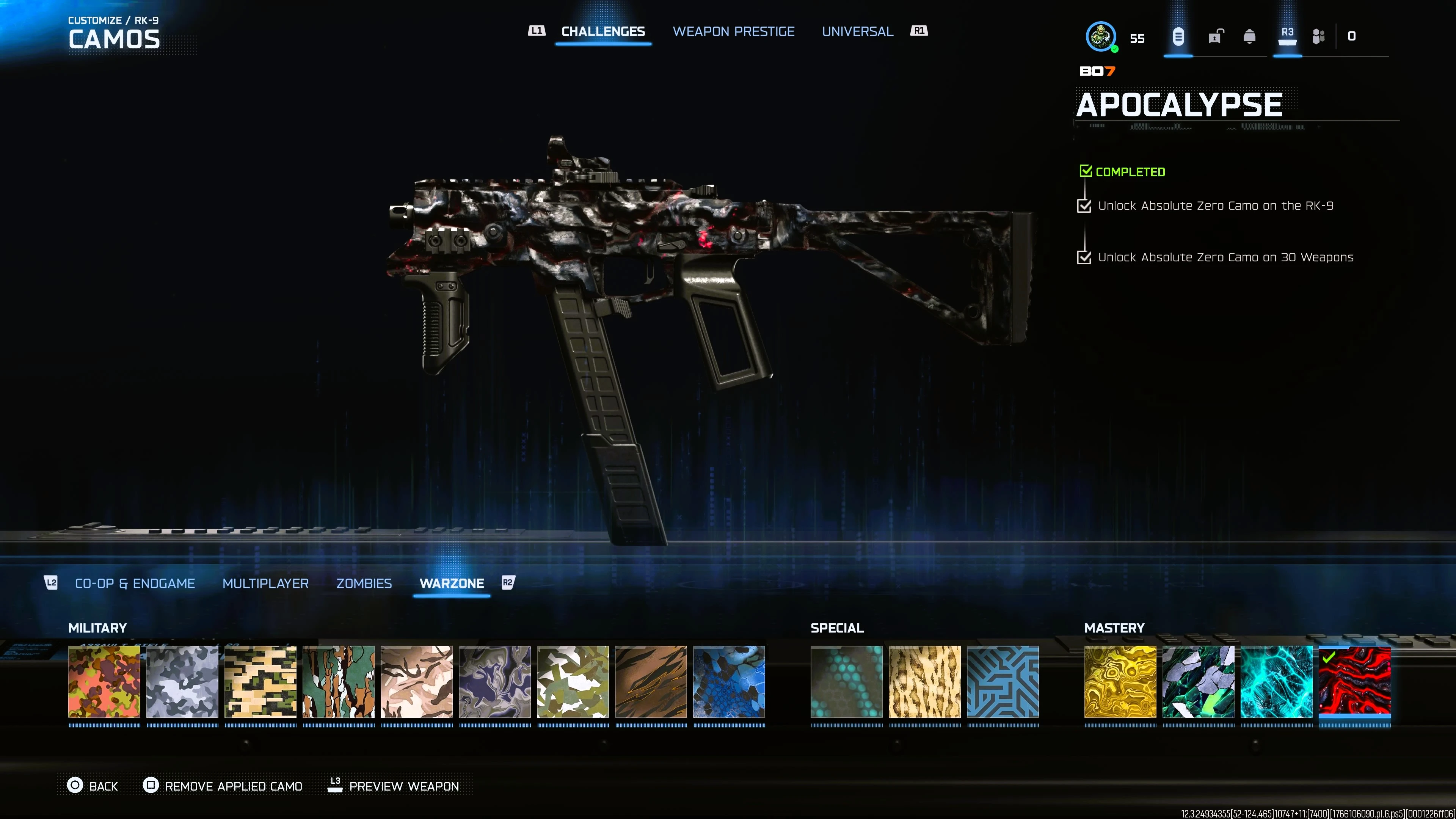The height and width of the screenshot is (819, 1456).
Task: Check Unlock Absolute Zero Camo on the RK-9
Action: tap(1085, 206)
